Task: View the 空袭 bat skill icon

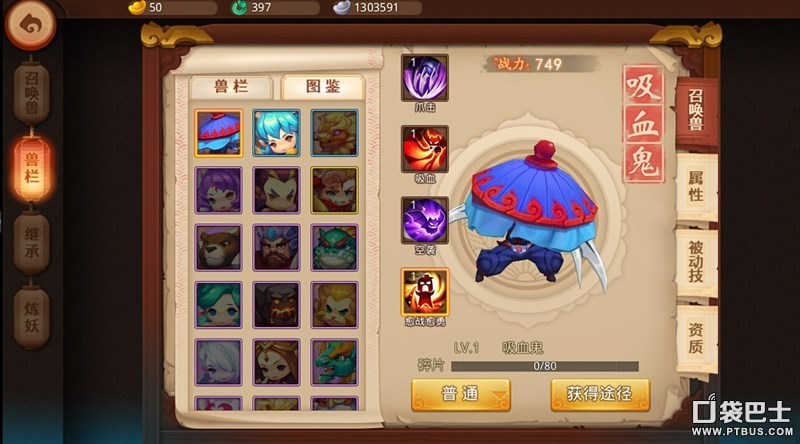Action: [x=425, y=221]
